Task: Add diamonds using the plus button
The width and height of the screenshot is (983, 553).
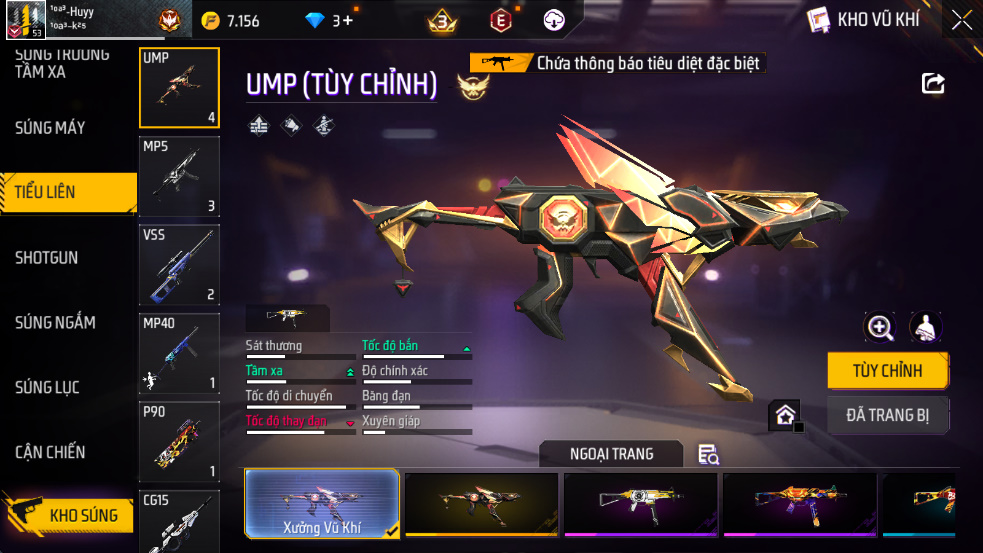Action: [x=347, y=20]
